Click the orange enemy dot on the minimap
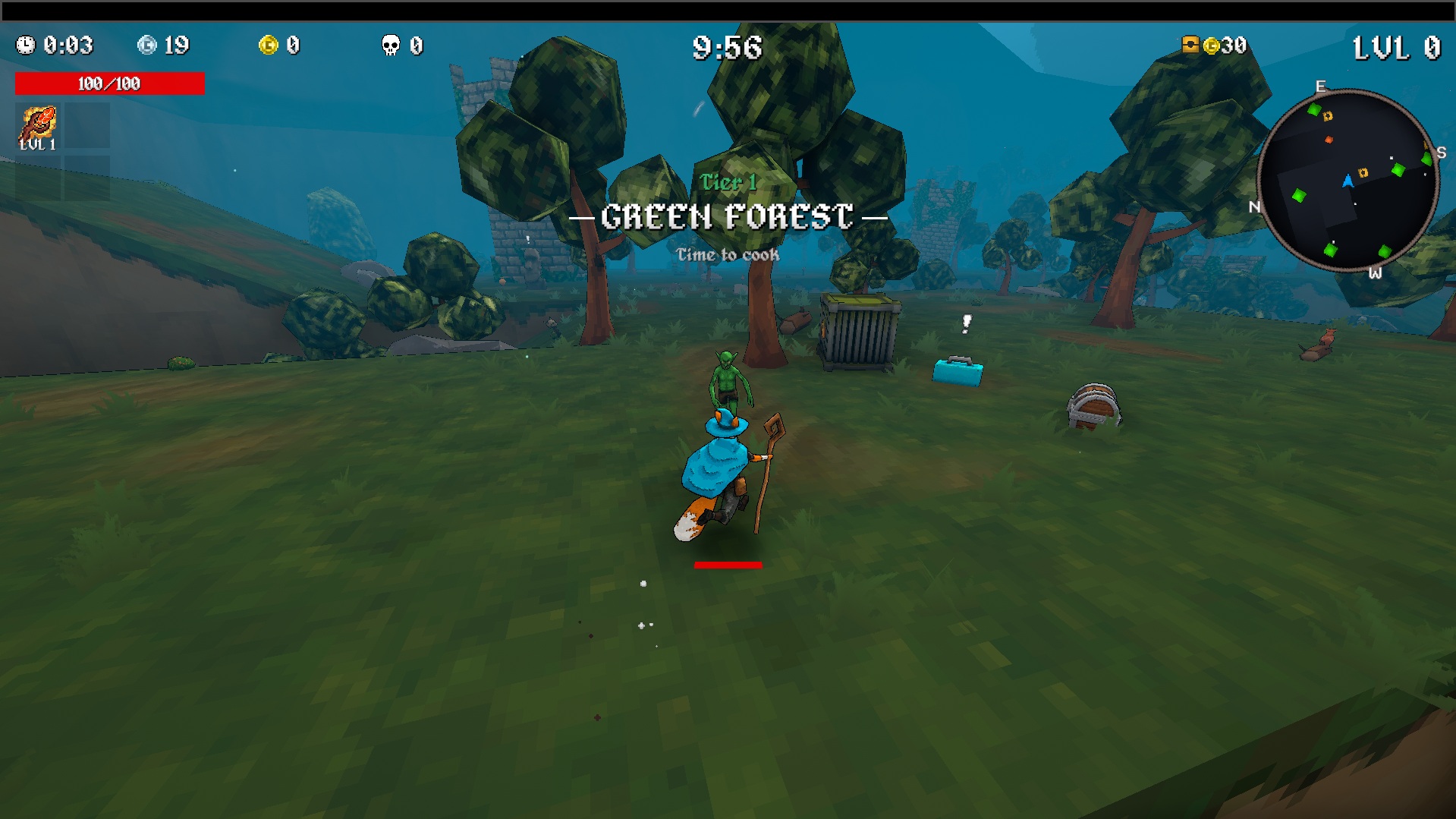The width and height of the screenshot is (1456, 819). pyautogui.click(x=1329, y=140)
